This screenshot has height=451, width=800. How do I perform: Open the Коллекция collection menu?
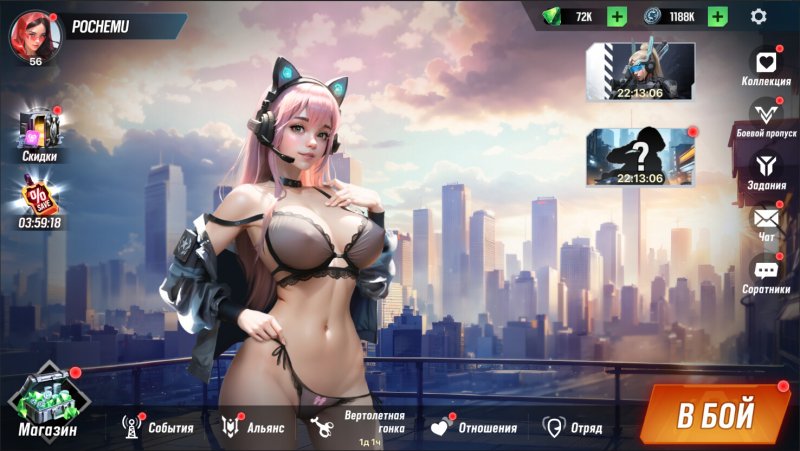[766, 66]
